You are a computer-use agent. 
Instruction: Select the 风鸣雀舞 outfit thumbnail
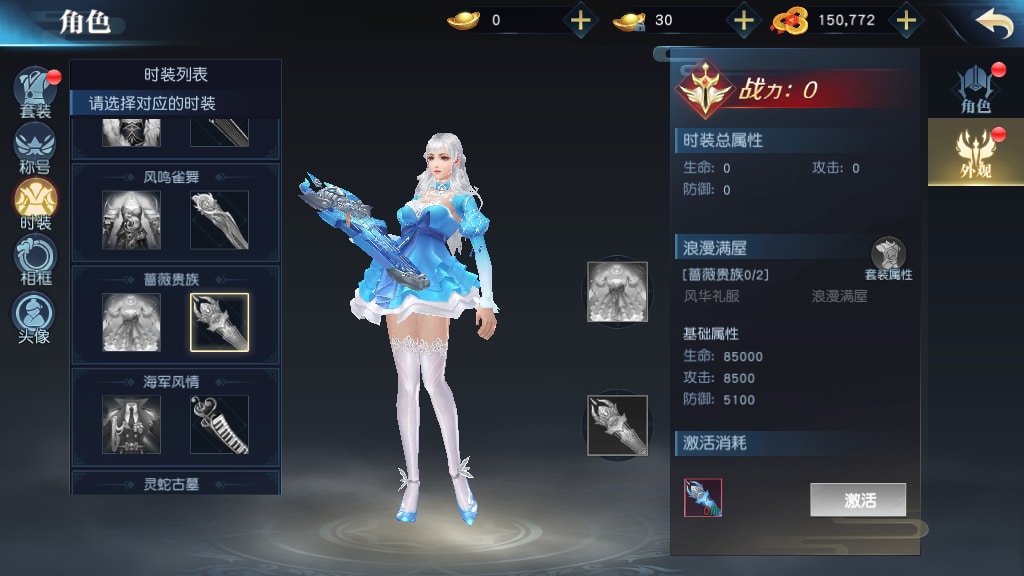click(x=131, y=220)
